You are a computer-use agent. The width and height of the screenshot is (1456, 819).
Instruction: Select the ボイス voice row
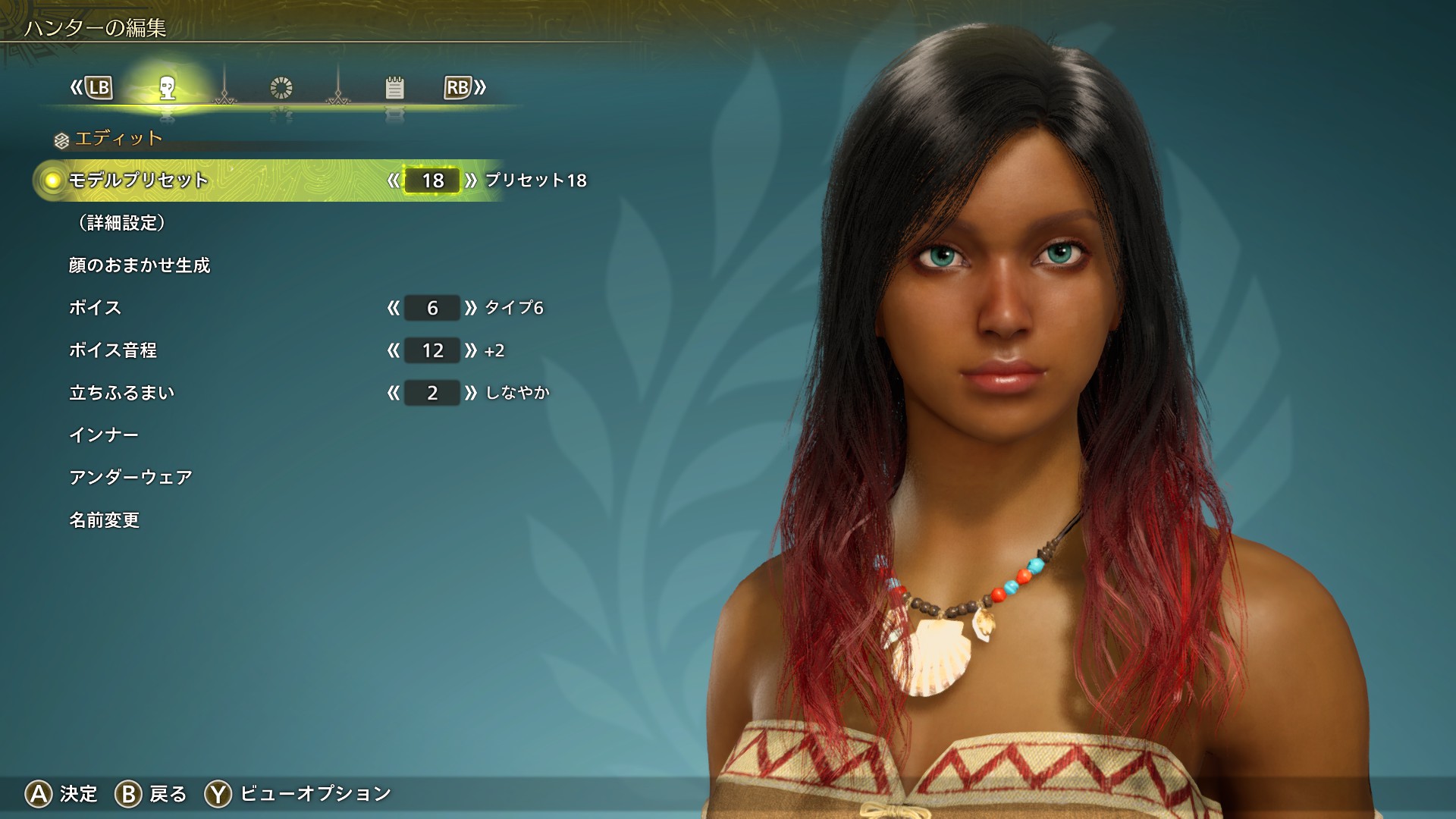tap(96, 308)
